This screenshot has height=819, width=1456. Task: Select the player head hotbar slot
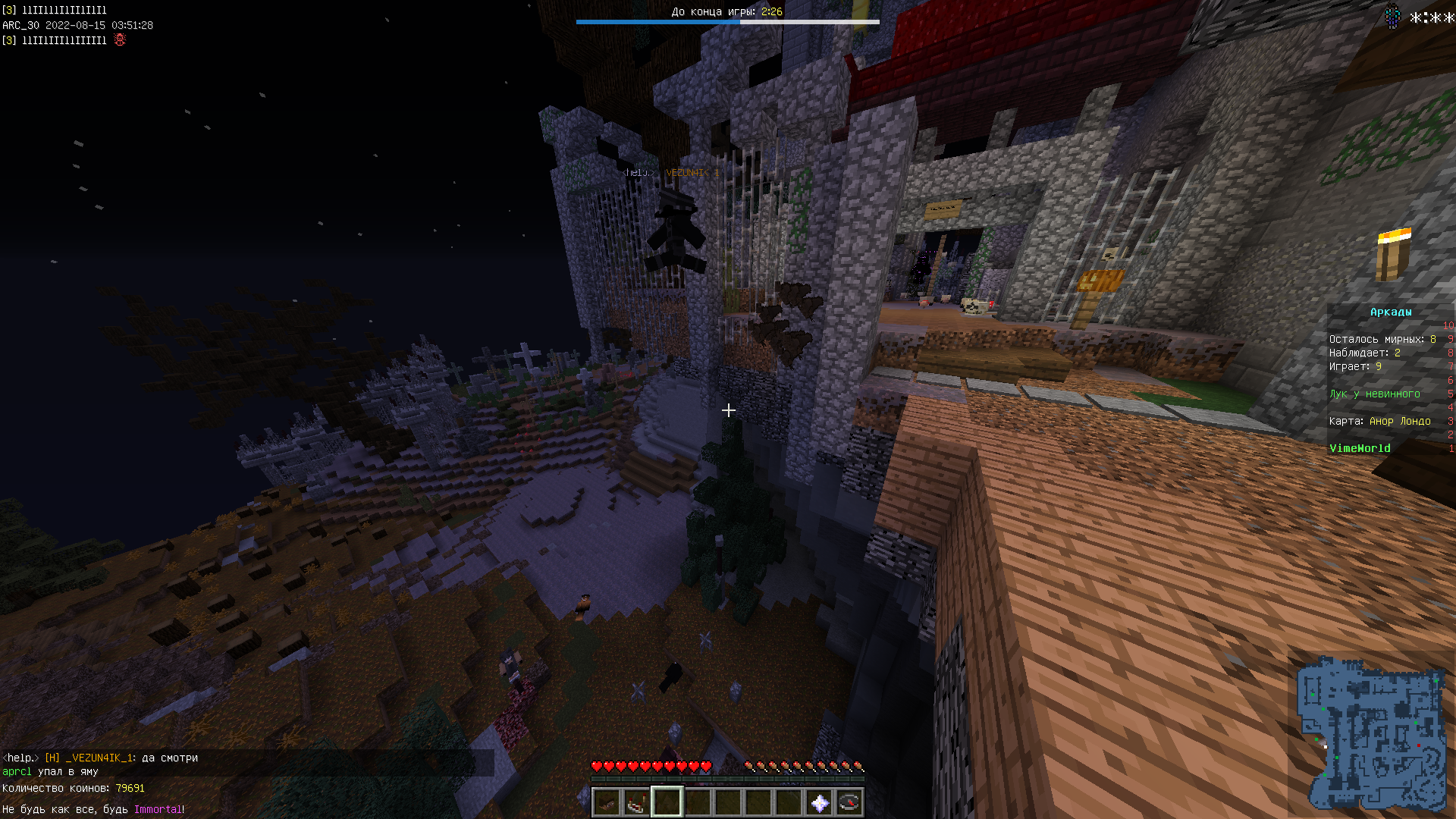coord(606,802)
